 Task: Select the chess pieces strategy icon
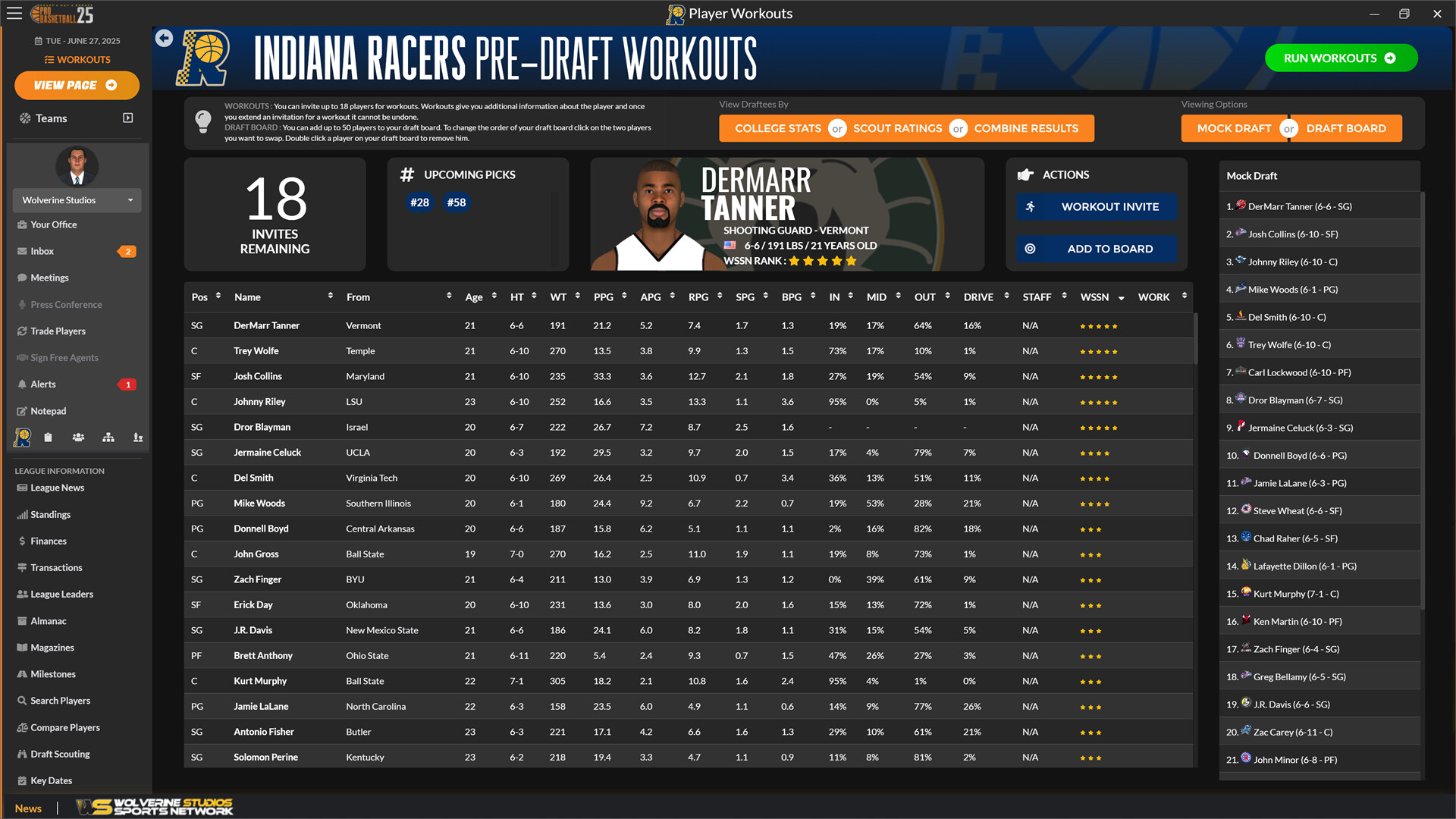tap(137, 438)
